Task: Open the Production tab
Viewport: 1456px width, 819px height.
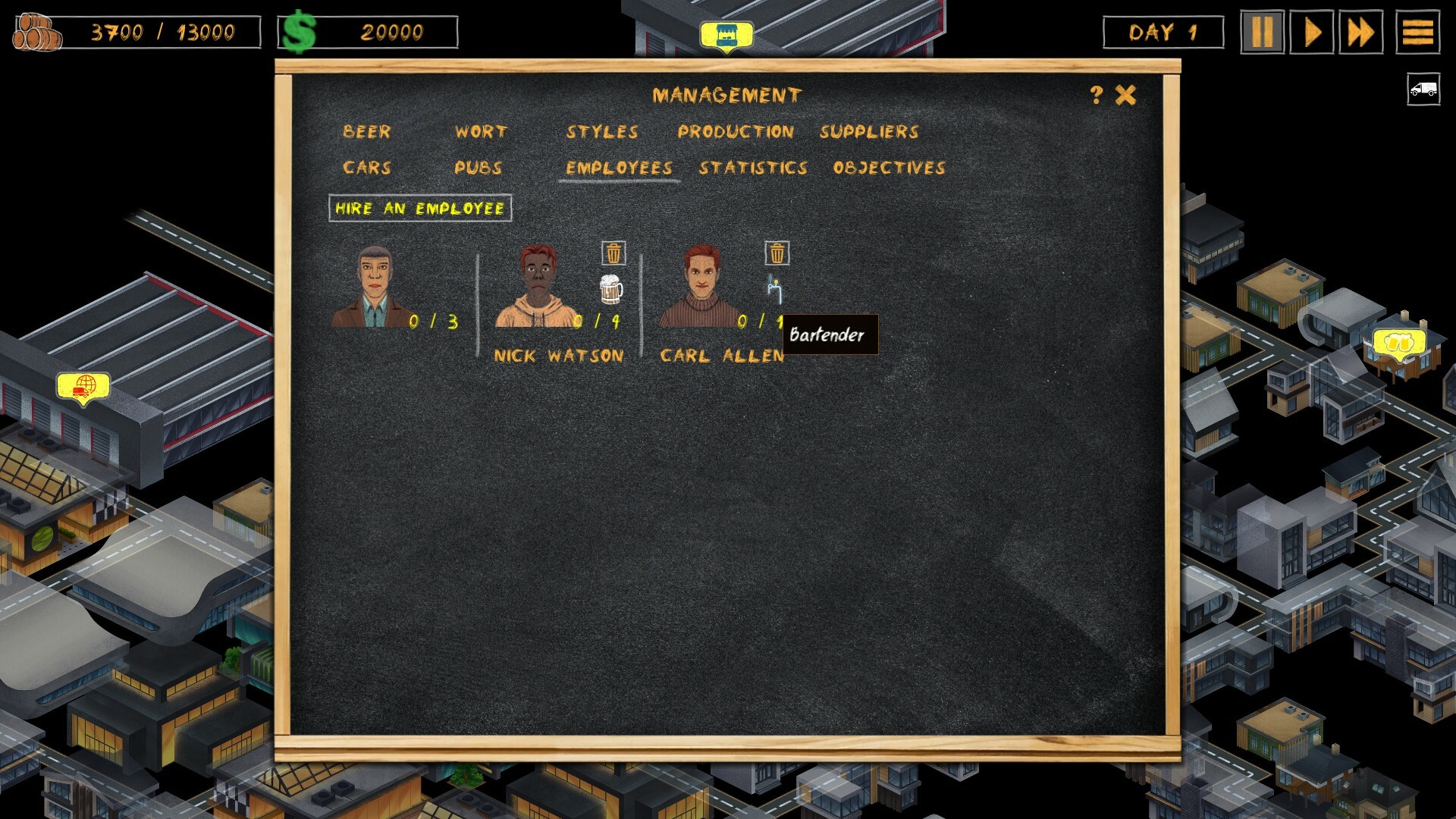Action: (736, 132)
